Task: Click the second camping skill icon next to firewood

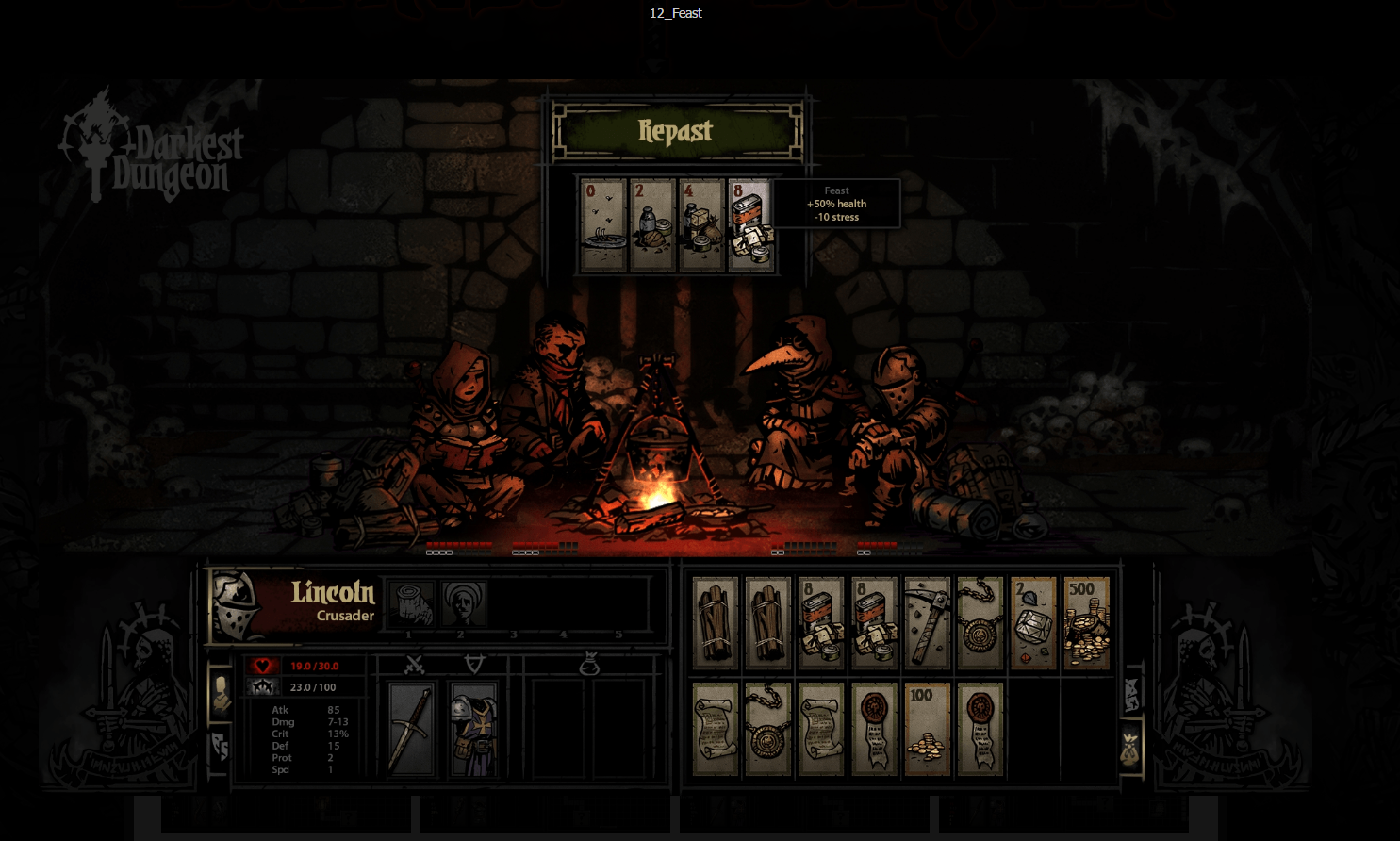Action: pos(463,602)
